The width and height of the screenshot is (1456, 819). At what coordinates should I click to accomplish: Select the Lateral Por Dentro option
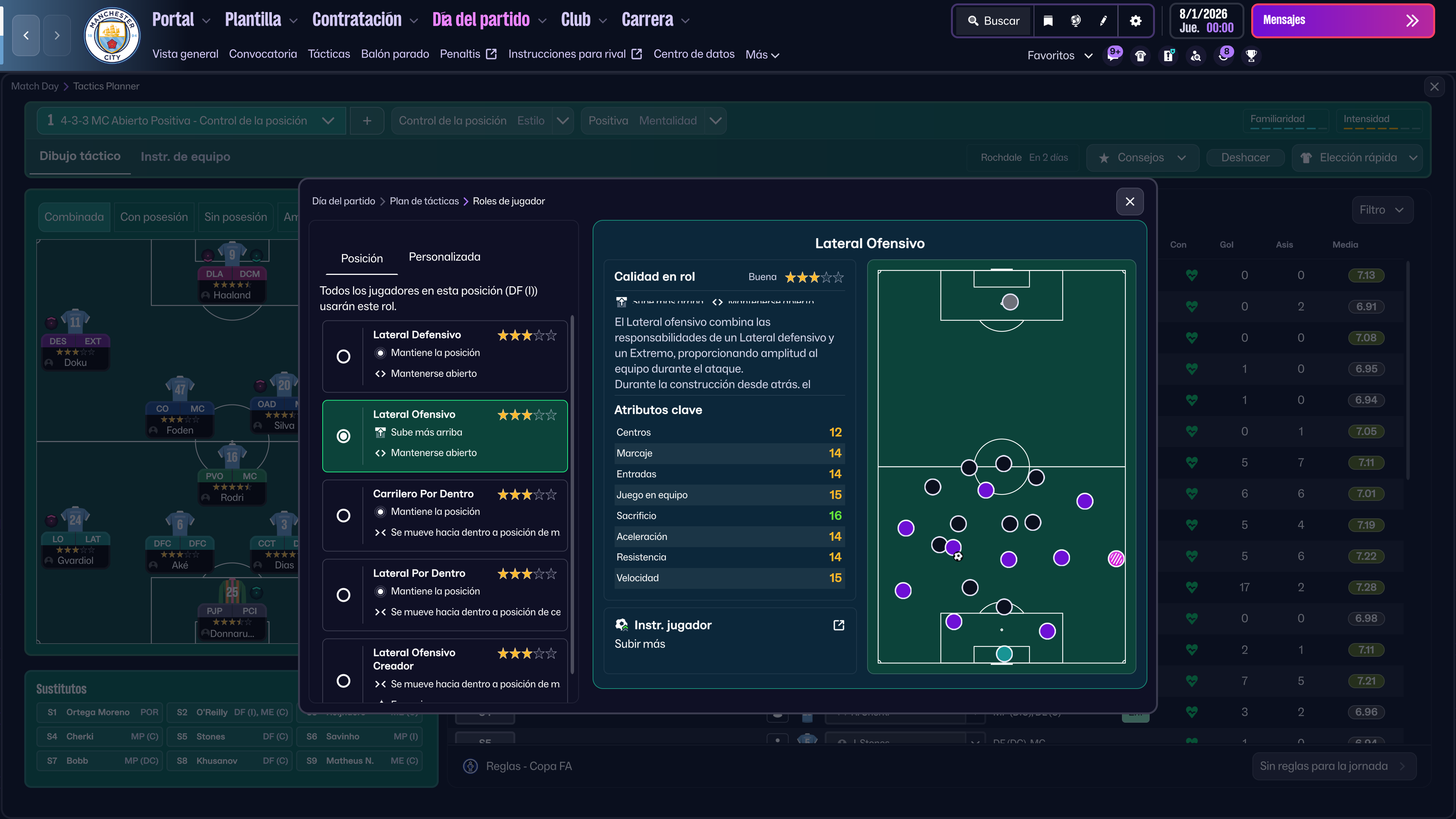tap(344, 595)
